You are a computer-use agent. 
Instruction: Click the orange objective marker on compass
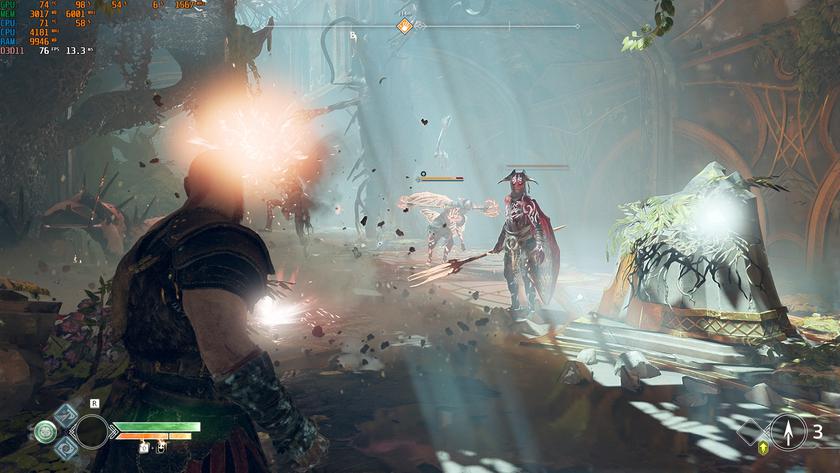pos(405,26)
